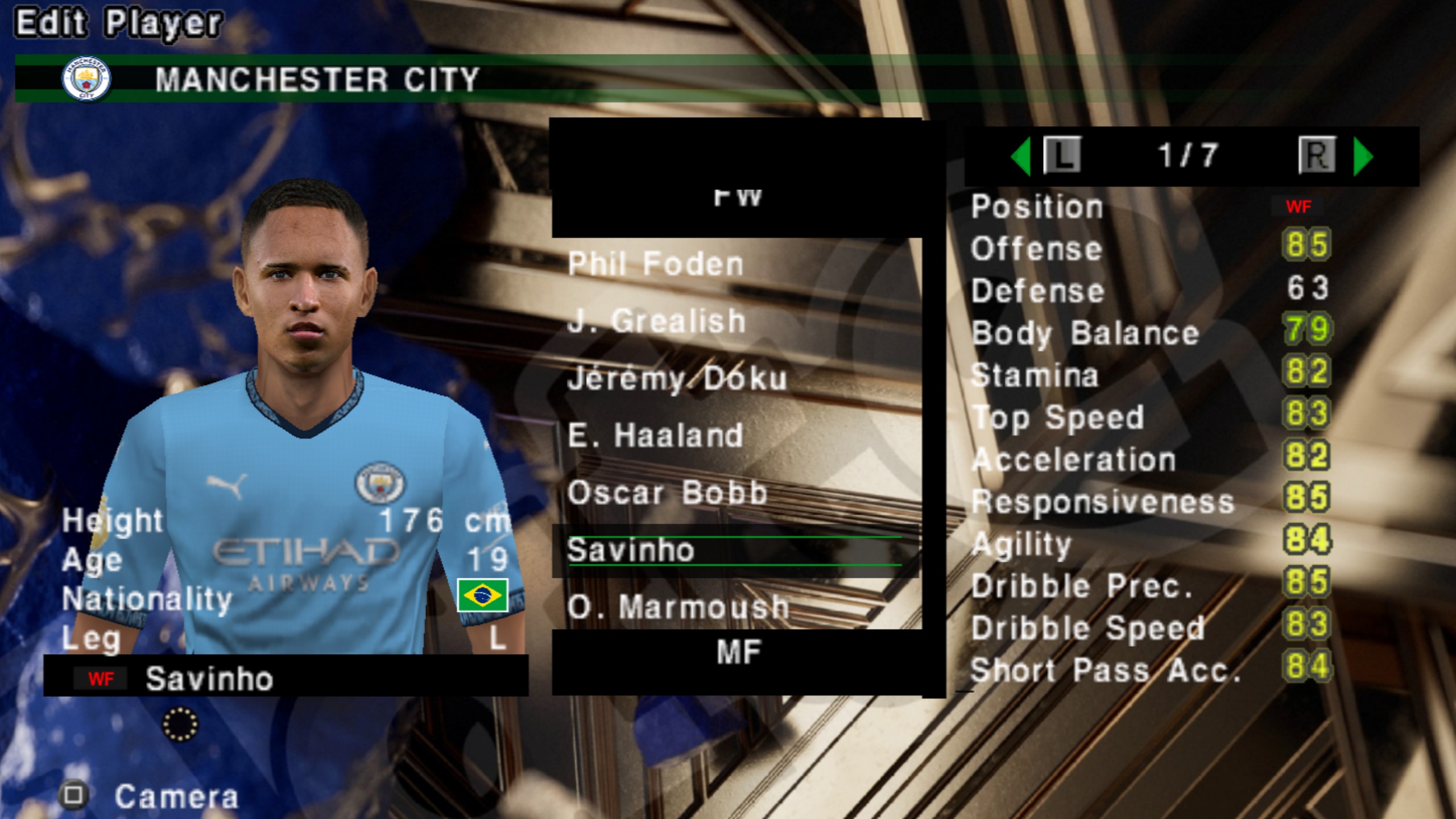Select the FW section header
This screenshot has width=1456, height=819.
[738, 197]
